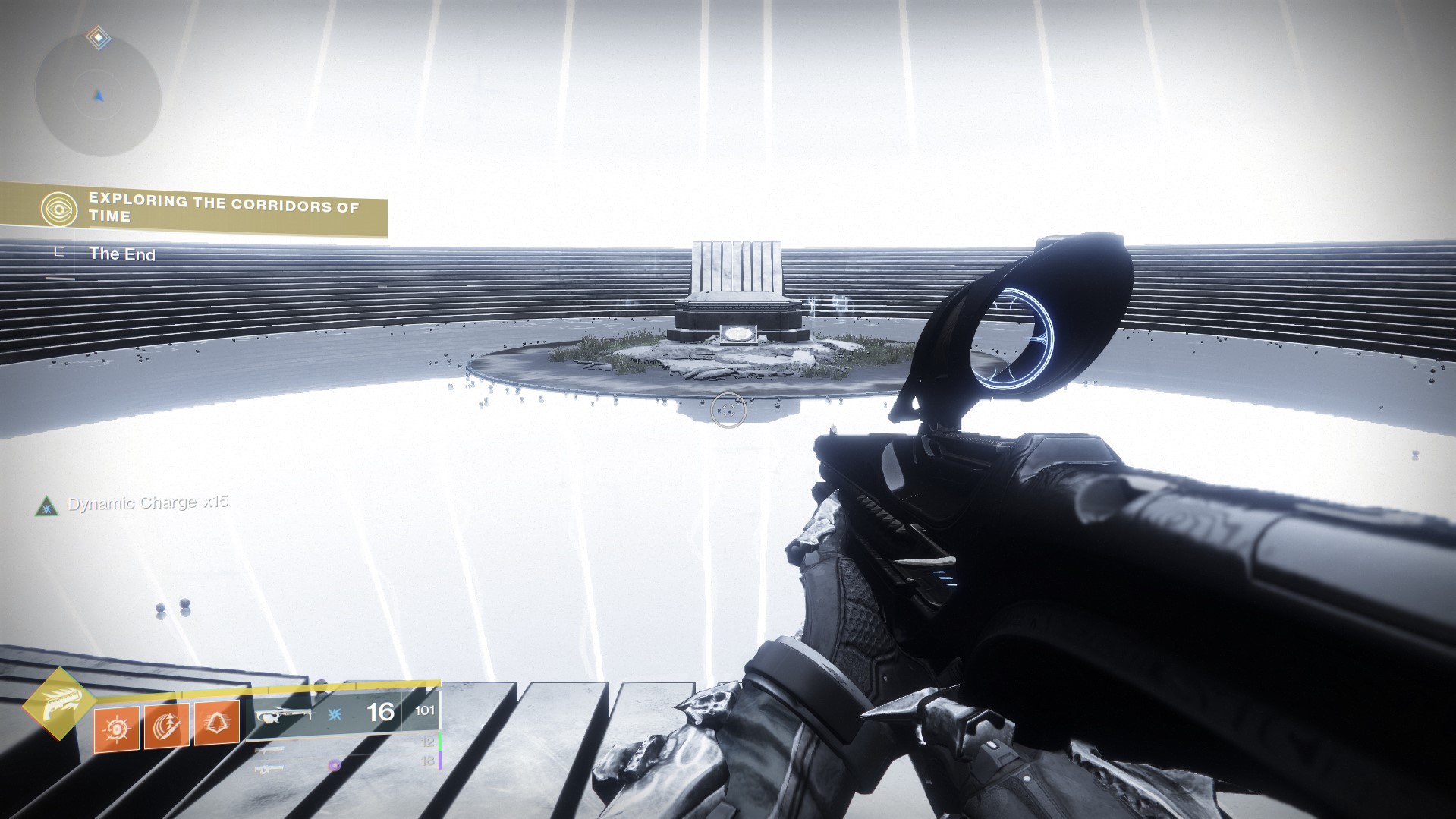Switch to the weapon with 18 ammo

tap(270, 768)
